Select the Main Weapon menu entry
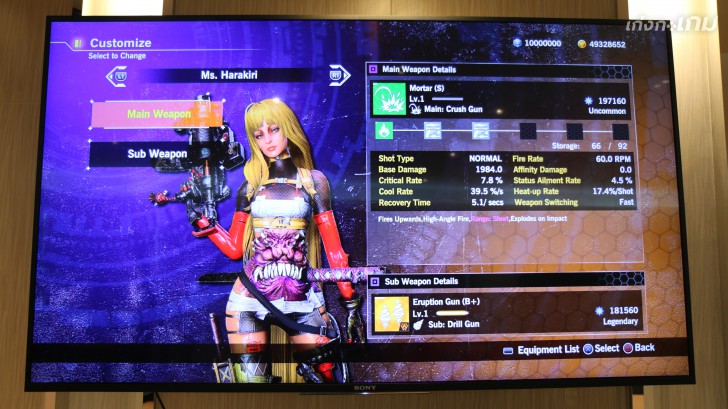 coord(157,114)
